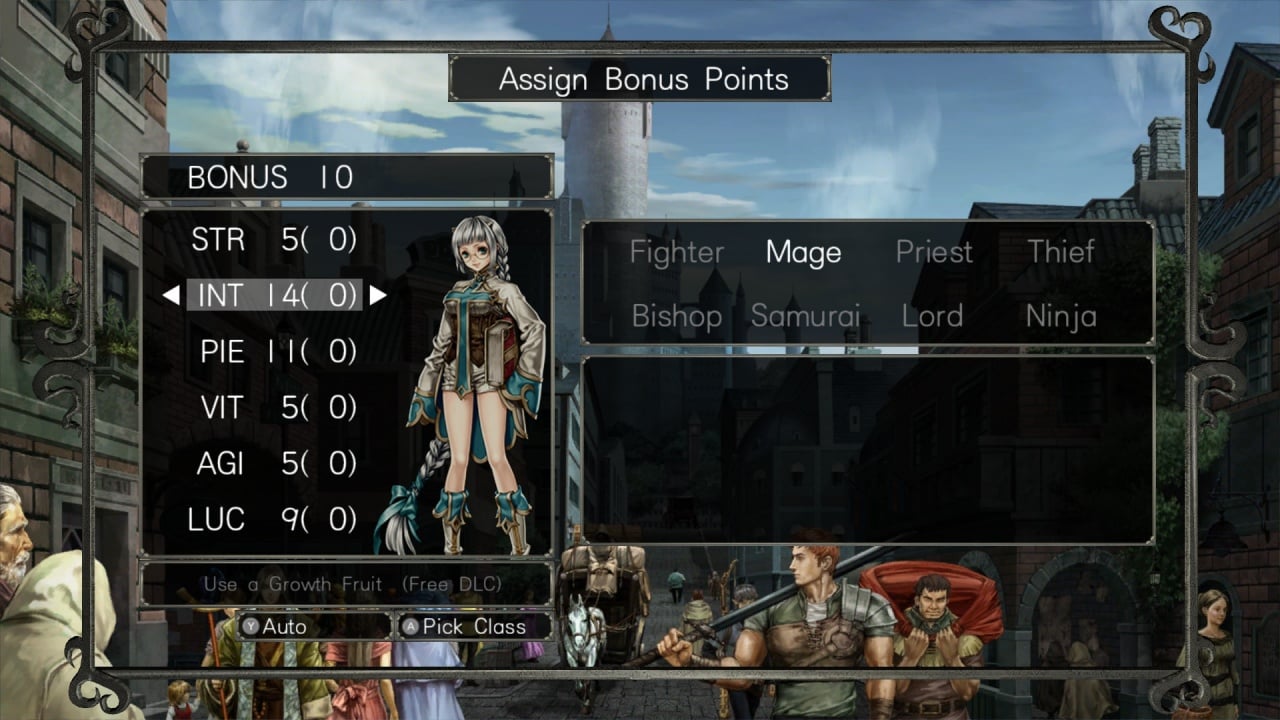Choose the VIT stat row
This screenshot has height=720, width=1280.
point(273,408)
